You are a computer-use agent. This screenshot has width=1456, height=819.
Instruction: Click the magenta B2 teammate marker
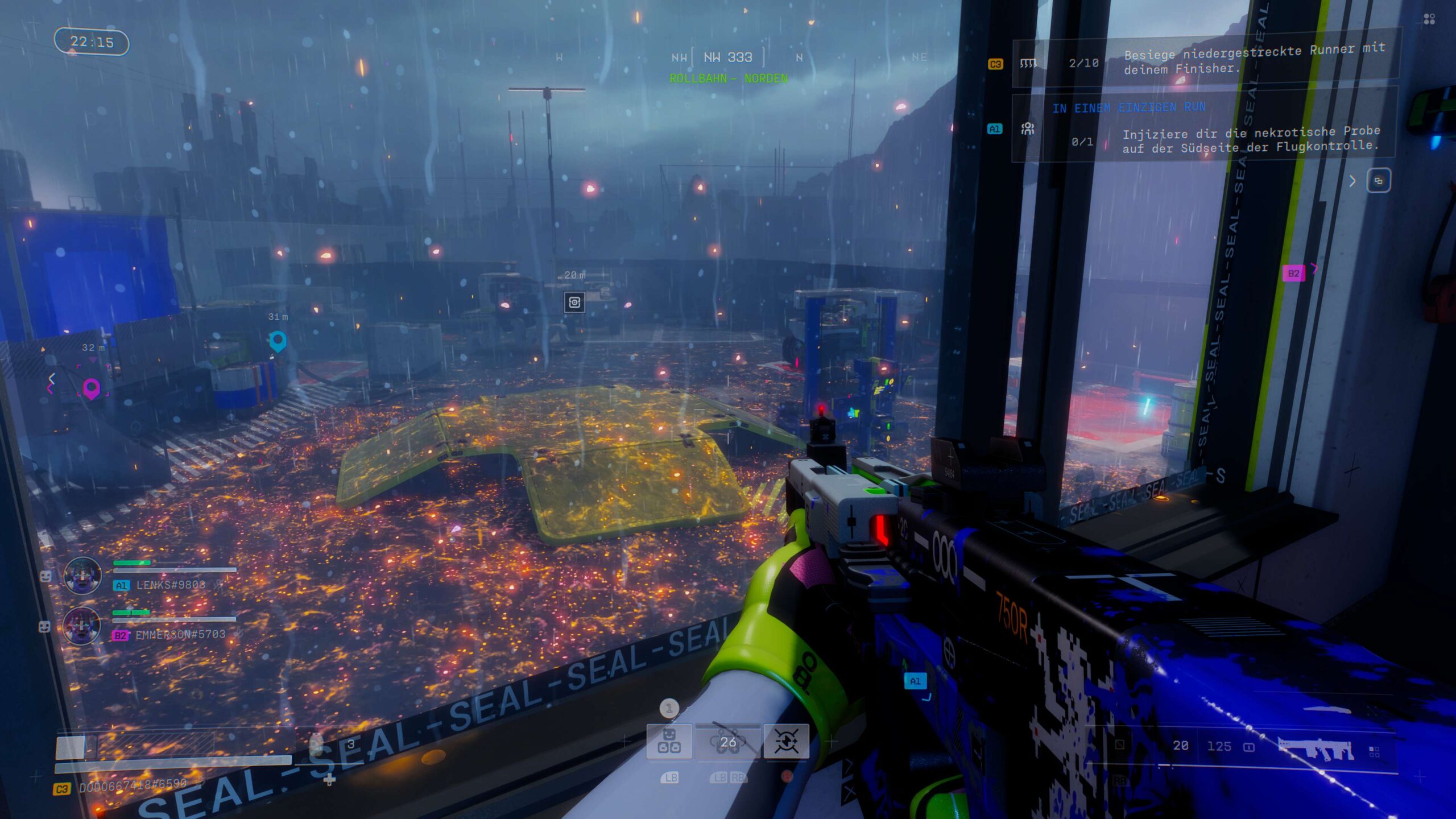click(x=1293, y=274)
